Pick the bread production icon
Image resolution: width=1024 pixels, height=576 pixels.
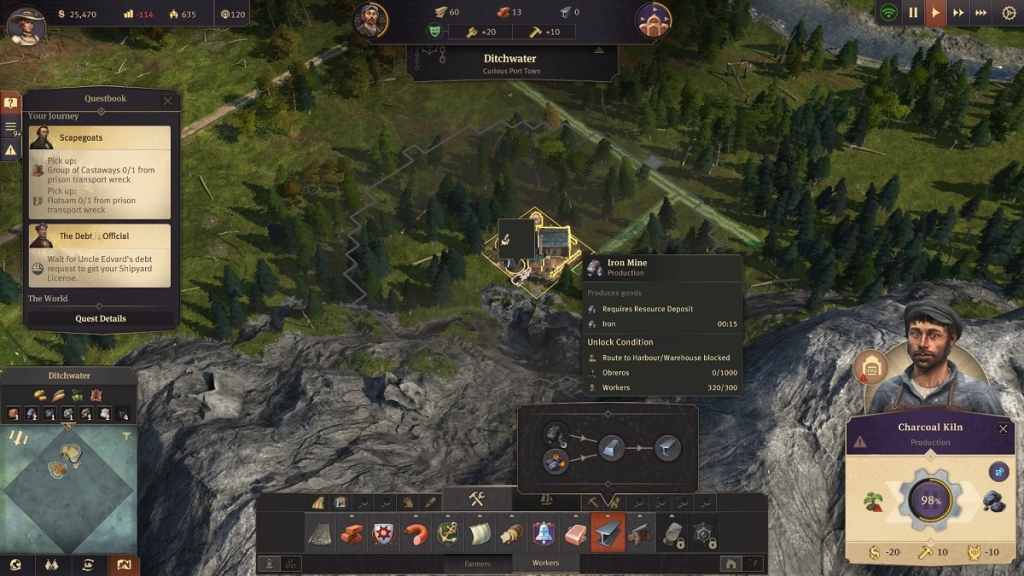(511, 533)
